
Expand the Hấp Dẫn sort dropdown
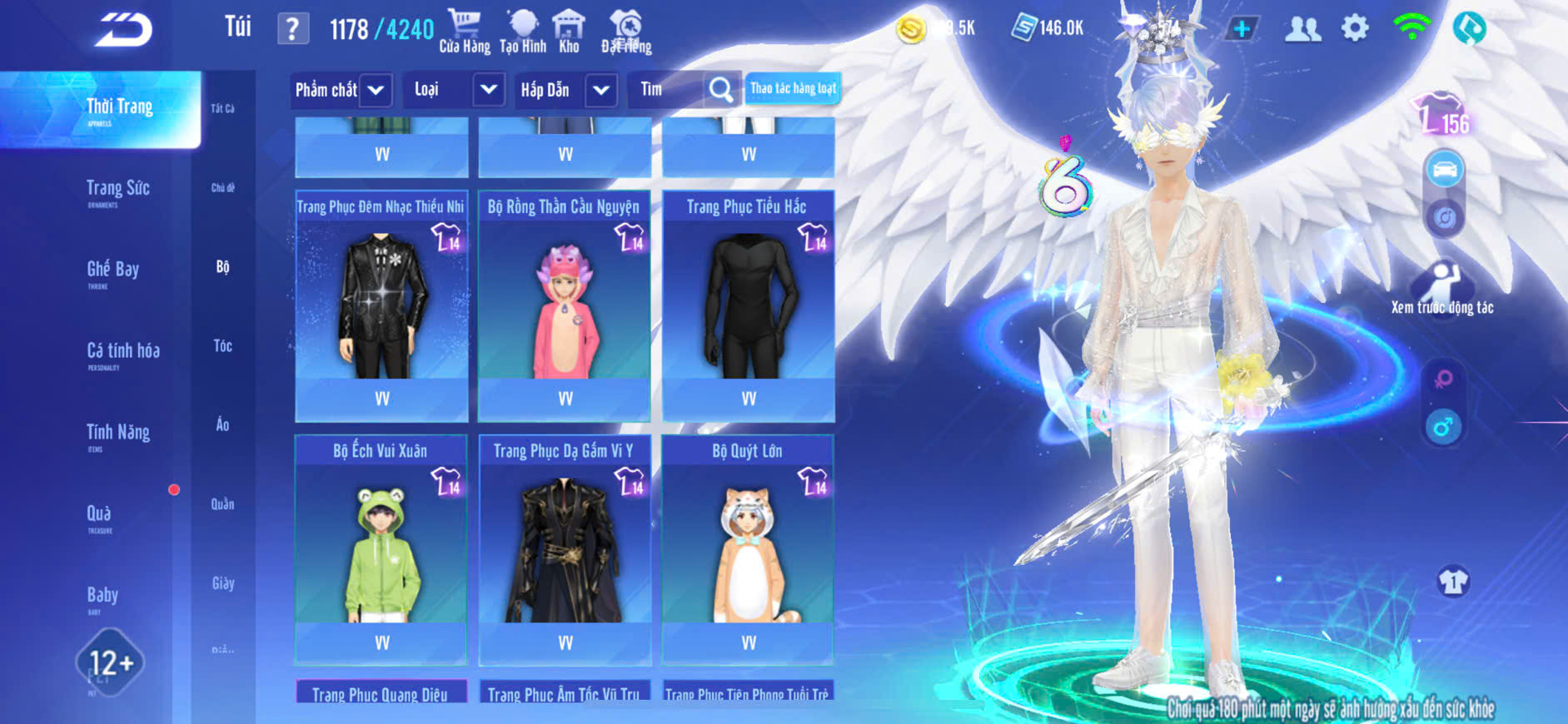(x=601, y=90)
